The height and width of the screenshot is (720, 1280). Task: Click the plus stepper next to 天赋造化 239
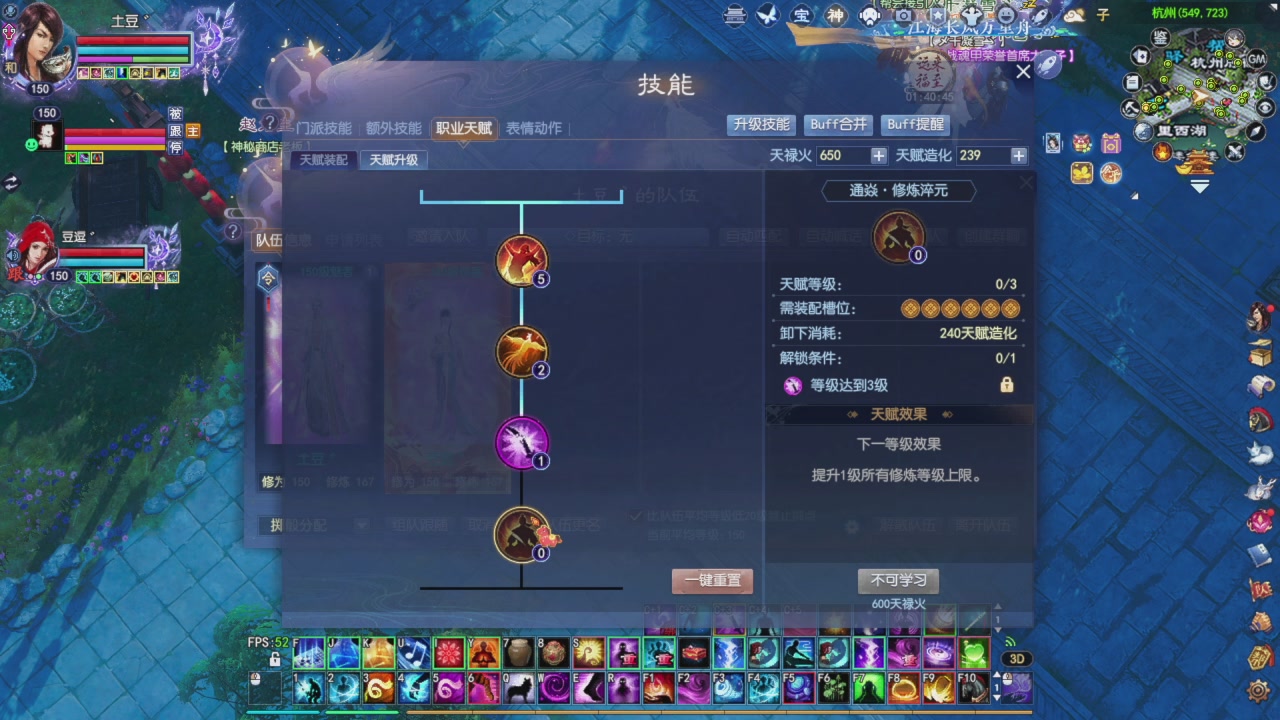click(1018, 156)
